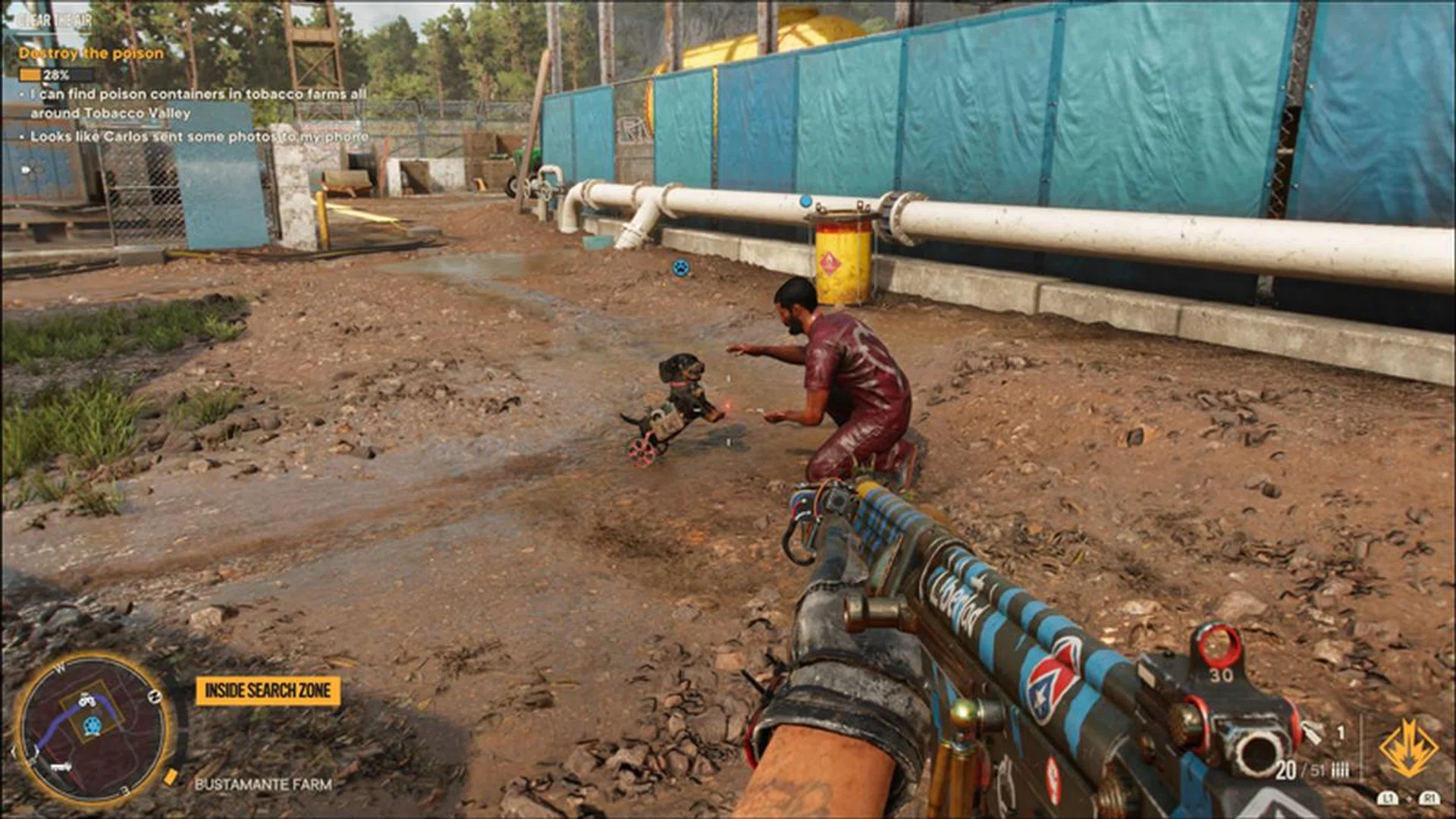Click the "Inside Search Zone" banner
The width and height of the screenshot is (1456, 819).
pyautogui.click(x=268, y=691)
